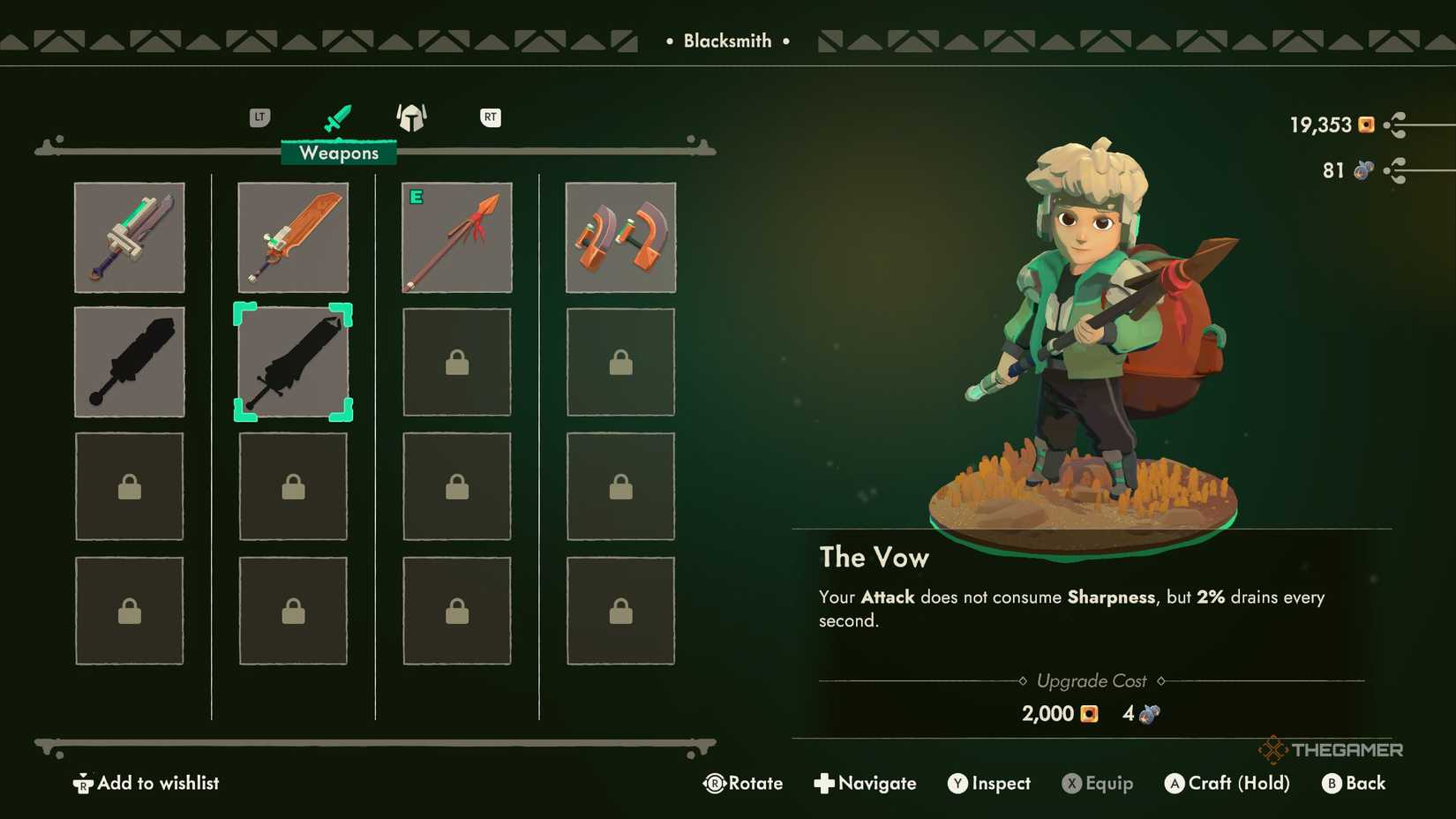The image size is (1456, 819).
Task: Expand the Upgrade Cost section
Action: click(x=1092, y=680)
